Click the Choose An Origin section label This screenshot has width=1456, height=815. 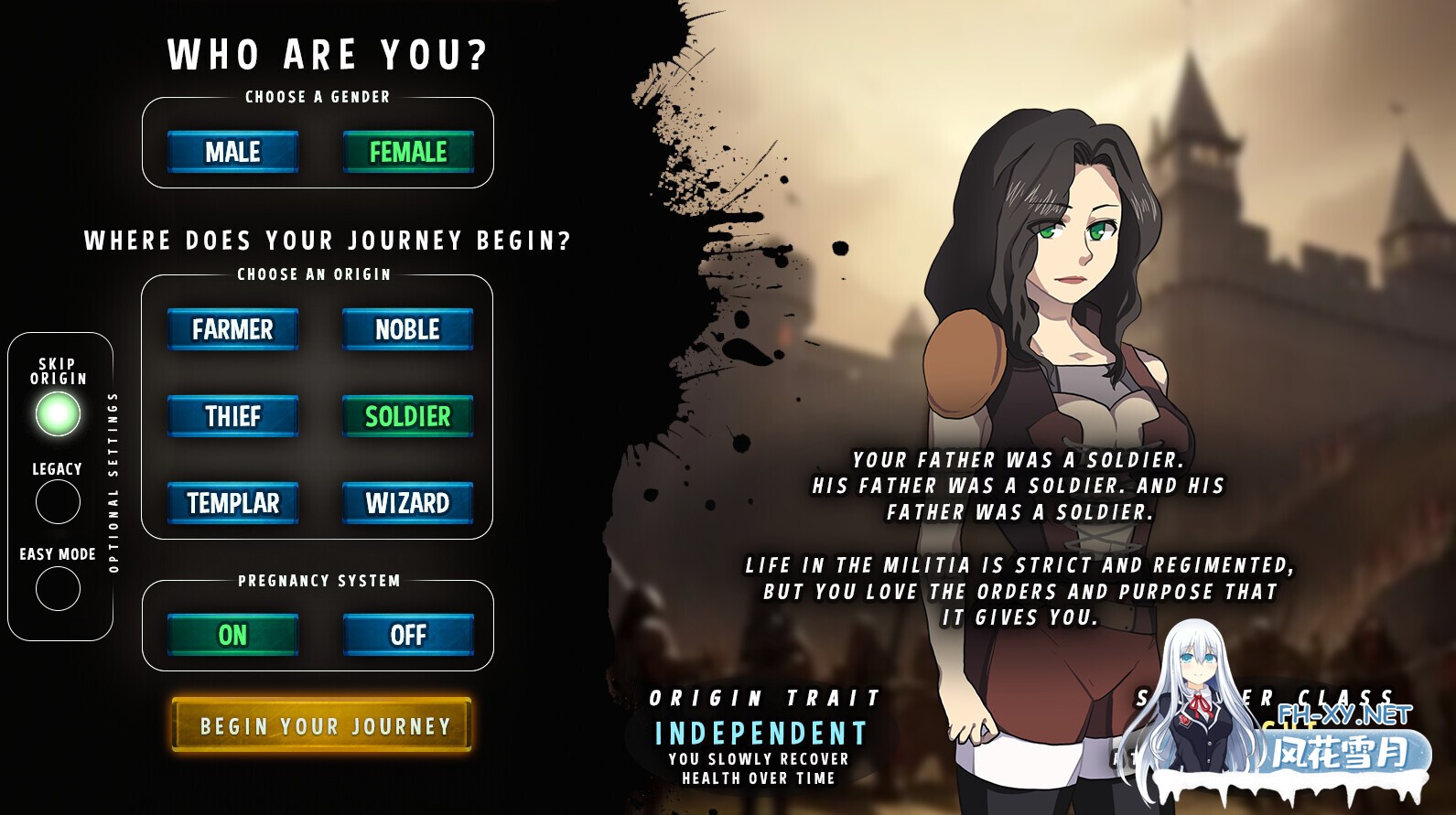click(317, 273)
